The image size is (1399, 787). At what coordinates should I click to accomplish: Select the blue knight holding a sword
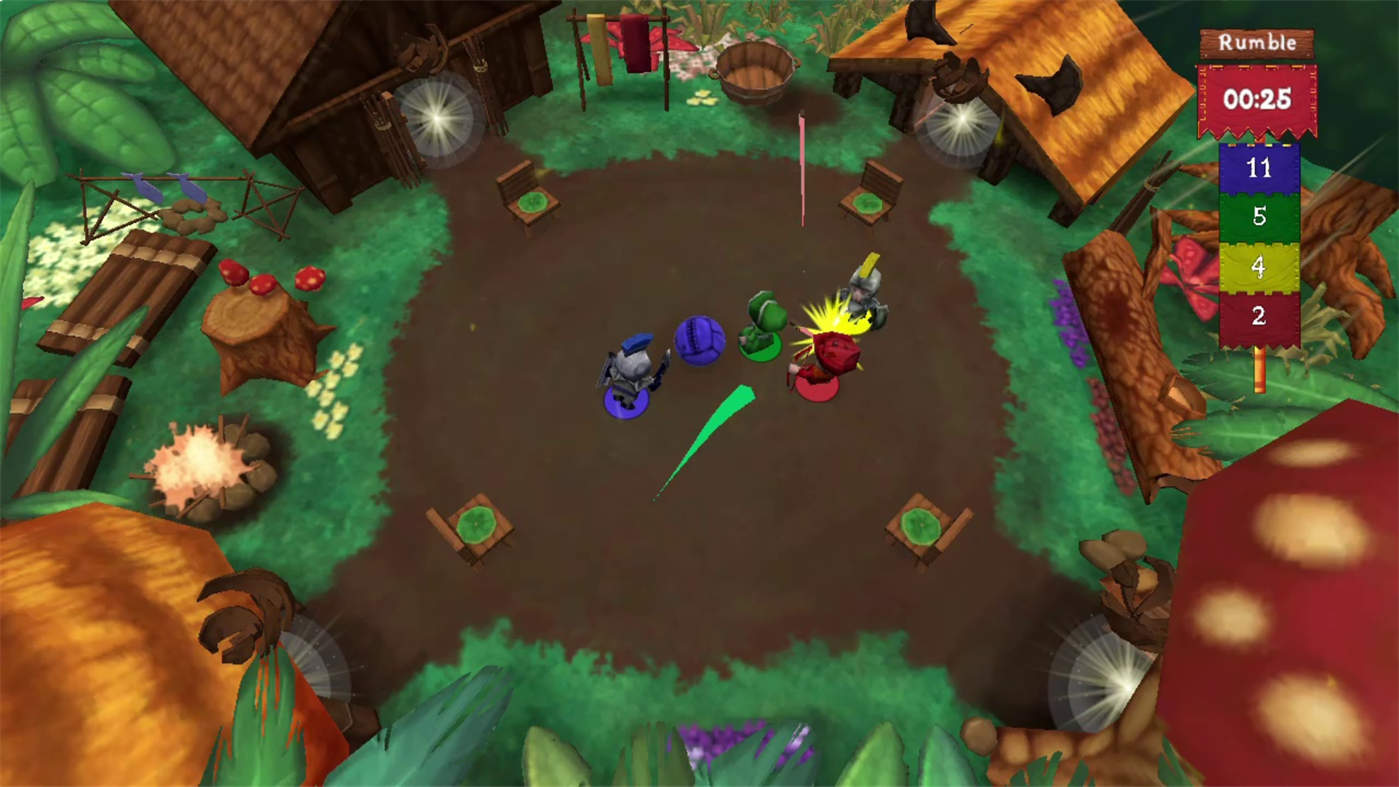632,370
